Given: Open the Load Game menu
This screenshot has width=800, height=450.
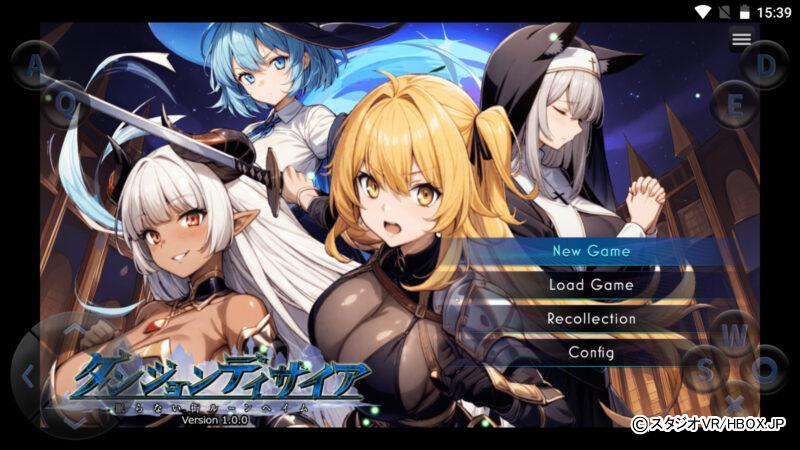Looking at the screenshot, I should click(591, 285).
